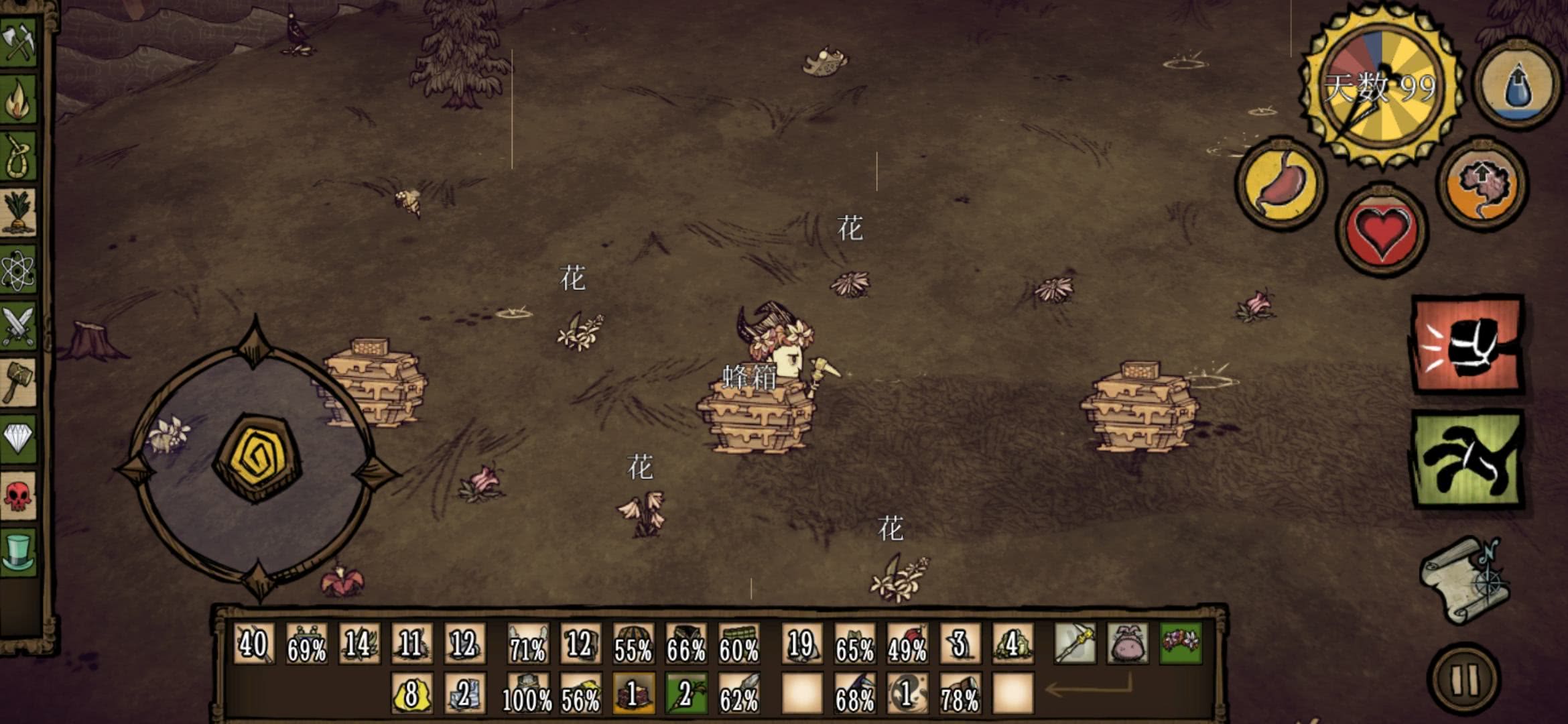1568x724 pixels.
Task: Open the Fire crafting tab
Action: point(19,99)
